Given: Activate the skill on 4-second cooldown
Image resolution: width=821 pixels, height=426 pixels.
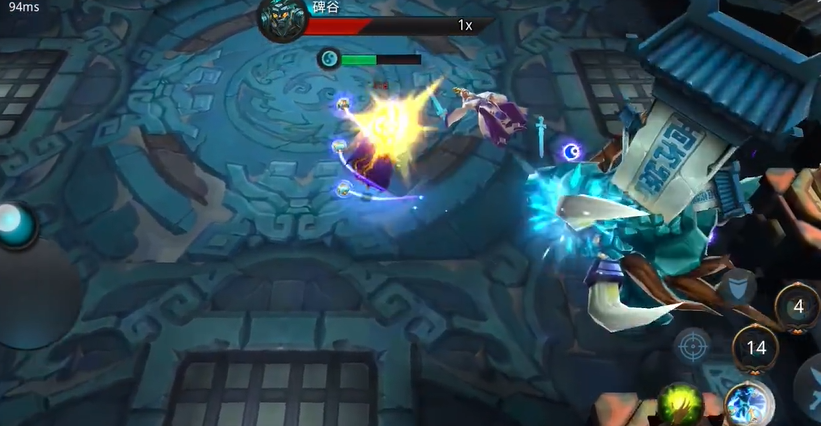Looking at the screenshot, I should (x=796, y=307).
